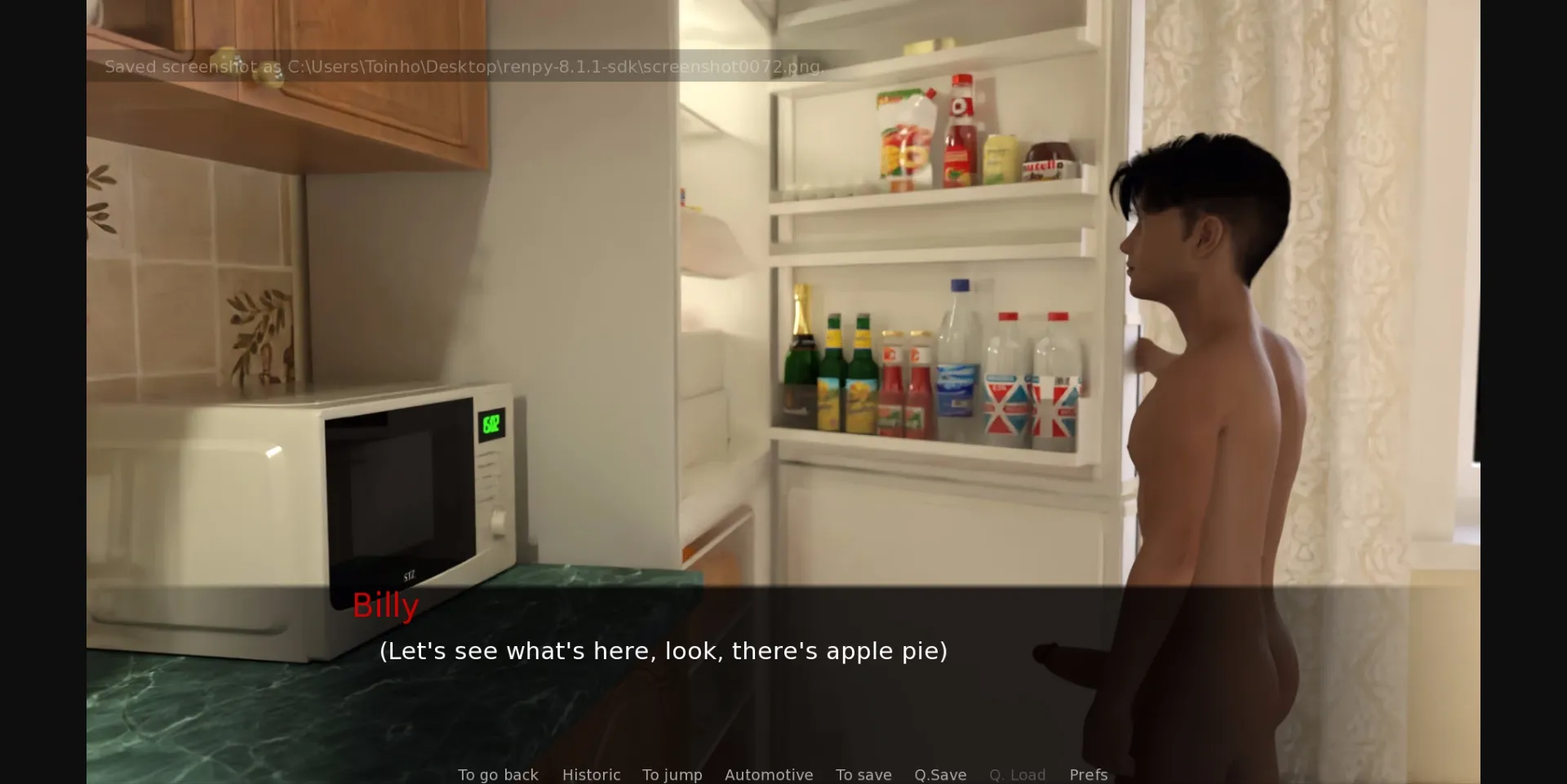Image resolution: width=1567 pixels, height=784 pixels.
Task: Click "To go back" to rewind dialogue
Action: click(497, 775)
